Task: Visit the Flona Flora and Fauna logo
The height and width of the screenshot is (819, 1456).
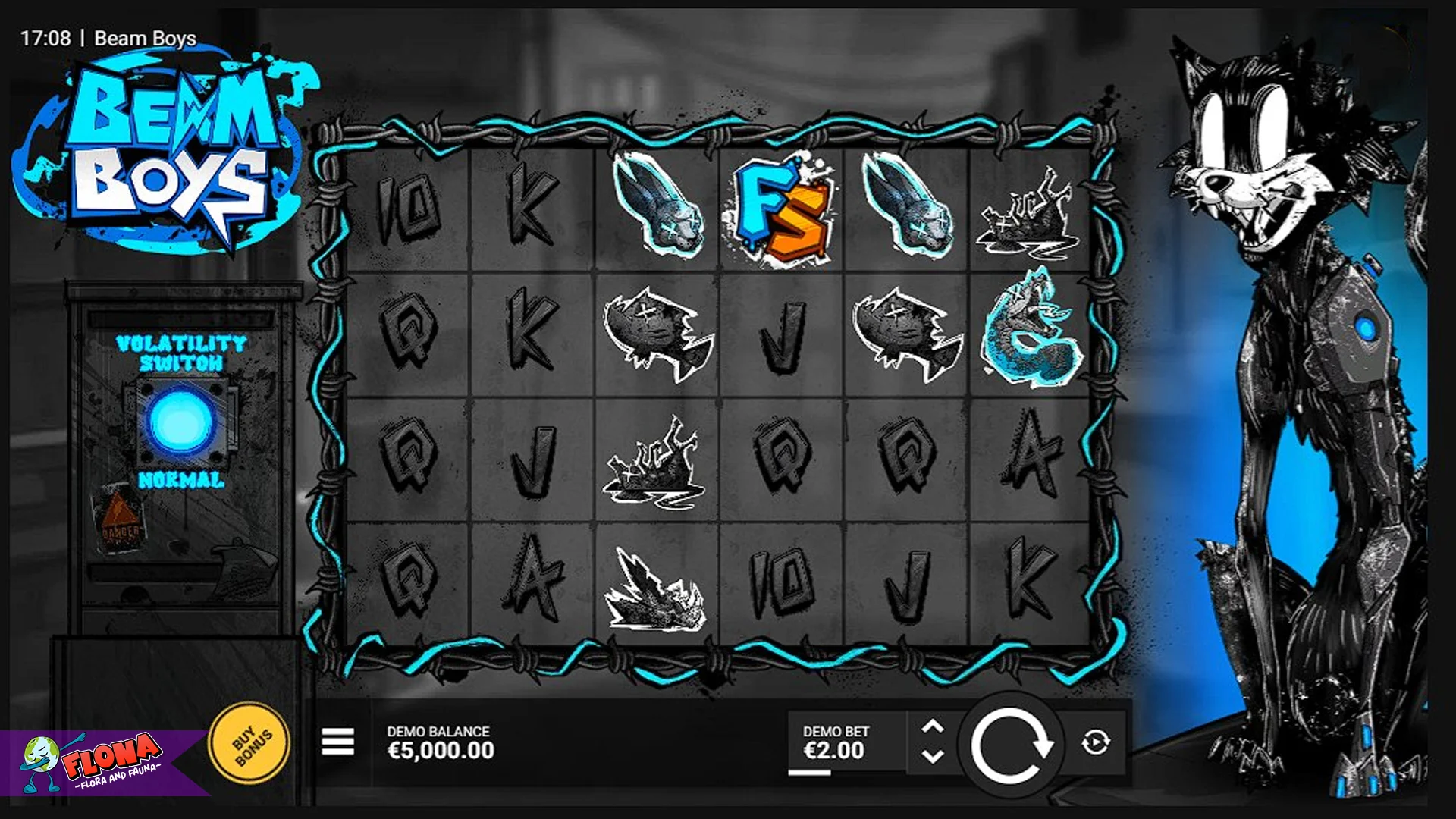Action: tap(99, 762)
